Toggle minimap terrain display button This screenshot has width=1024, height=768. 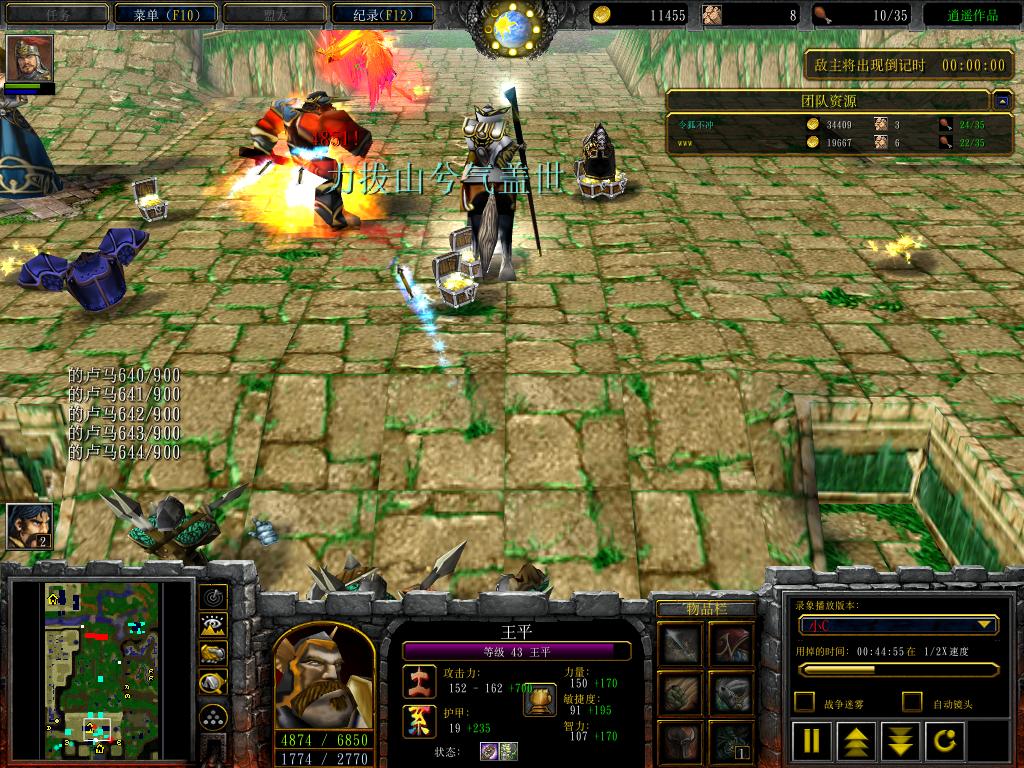pyautogui.click(x=213, y=626)
